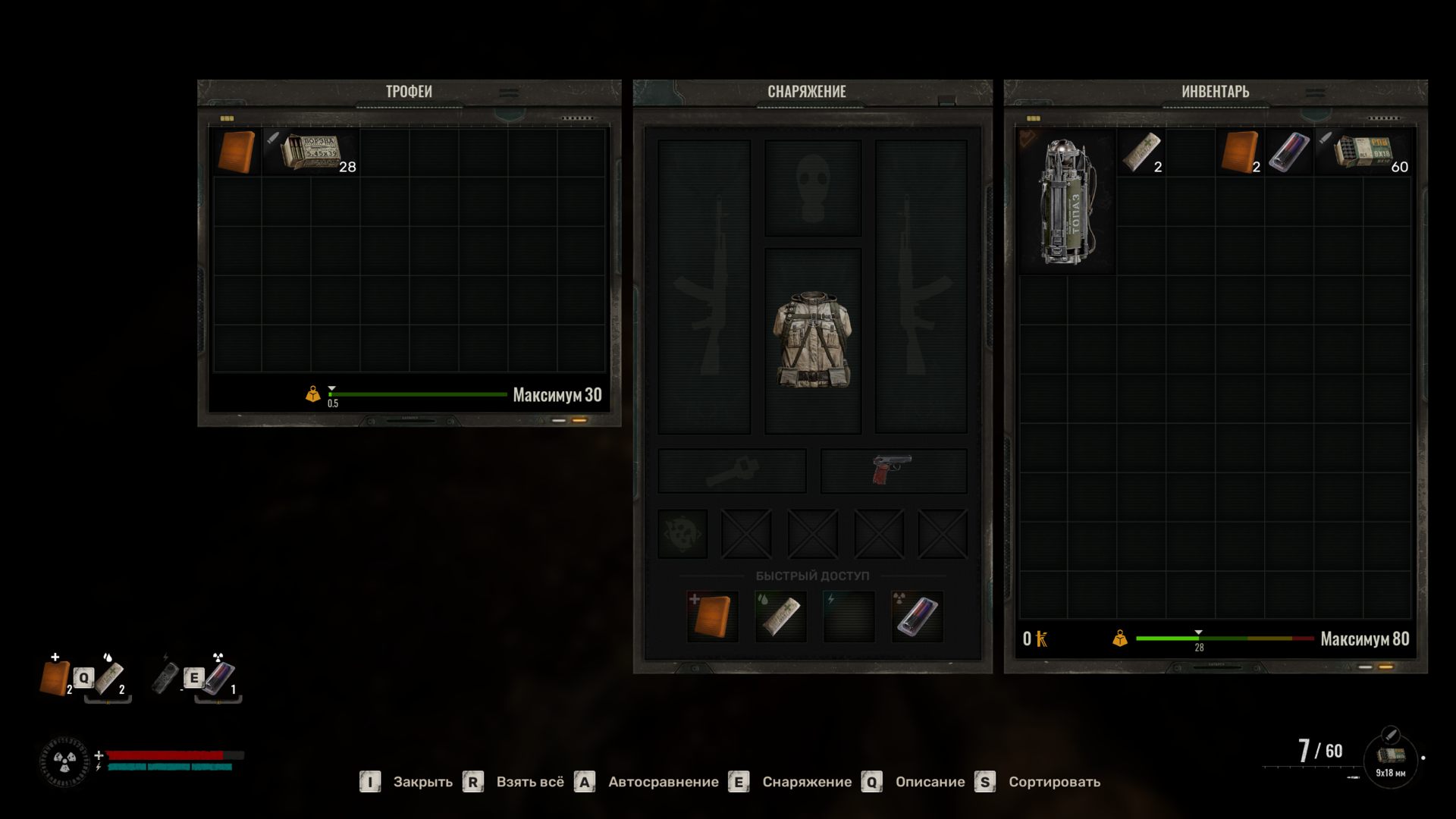This screenshot has height=819, width=1456.
Task: Click the empty helmet mask slot
Action: click(x=812, y=187)
